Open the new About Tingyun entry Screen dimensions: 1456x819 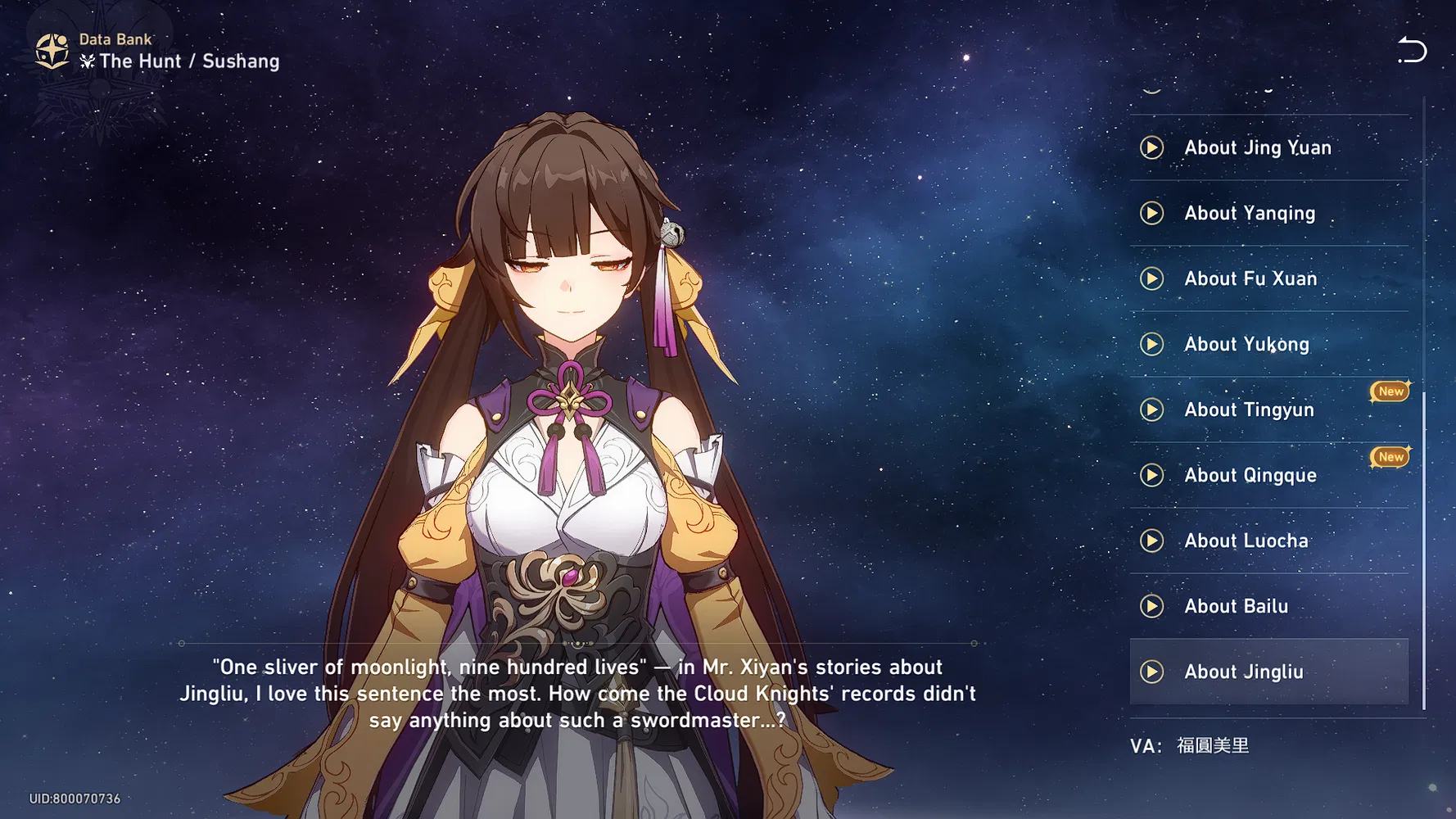(1249, 409)
